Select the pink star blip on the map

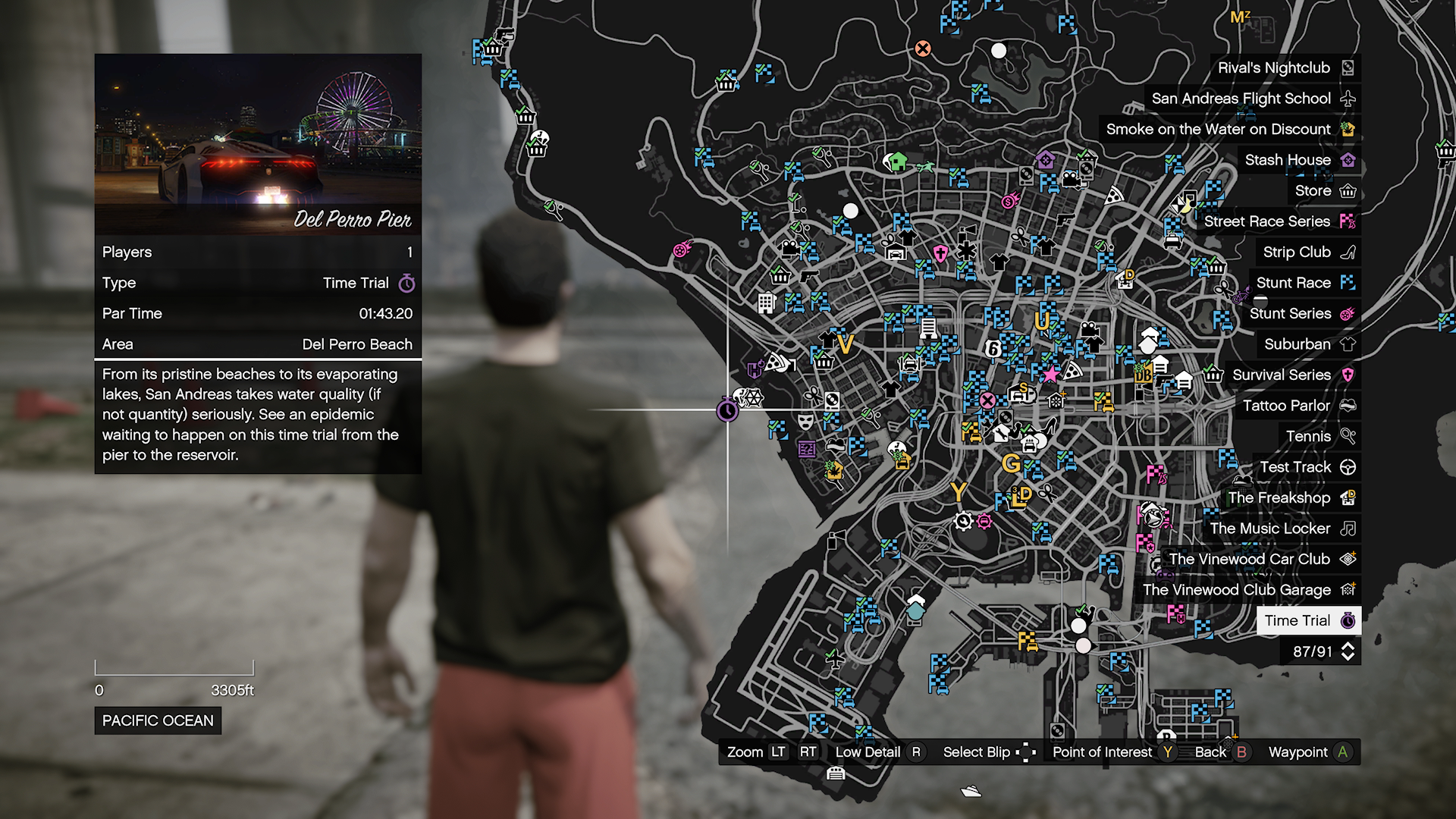(1050, 373)
